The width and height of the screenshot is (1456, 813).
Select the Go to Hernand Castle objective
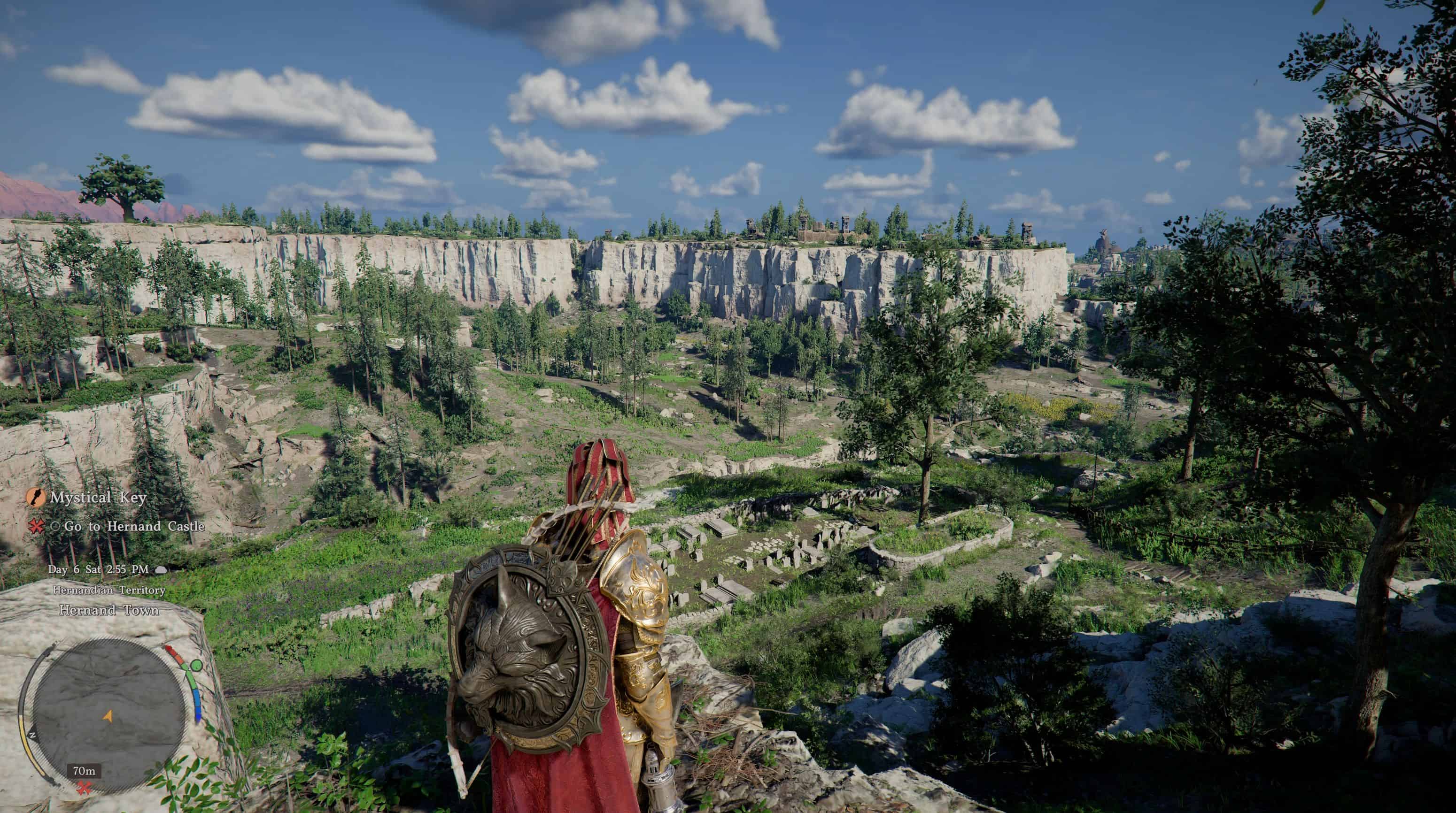[x=134, y=526]
